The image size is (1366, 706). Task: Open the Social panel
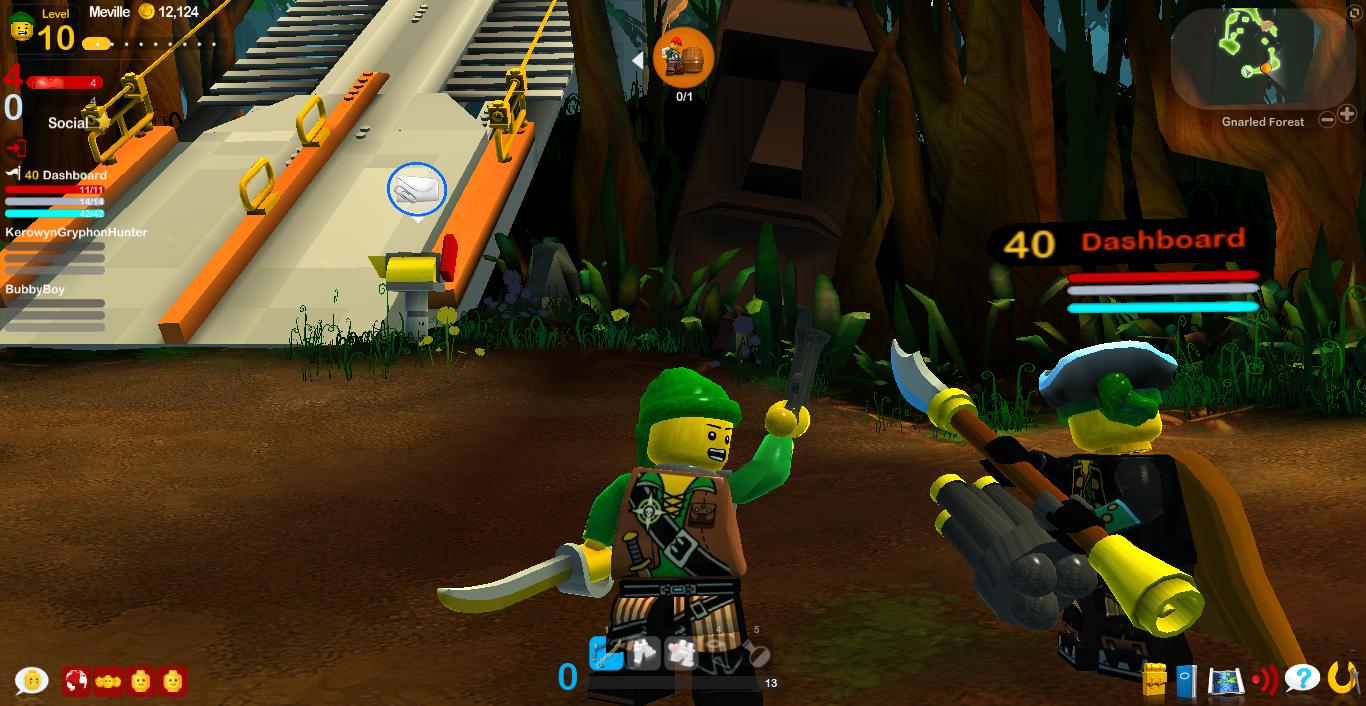pyautogui.click(x=68, y=123)
